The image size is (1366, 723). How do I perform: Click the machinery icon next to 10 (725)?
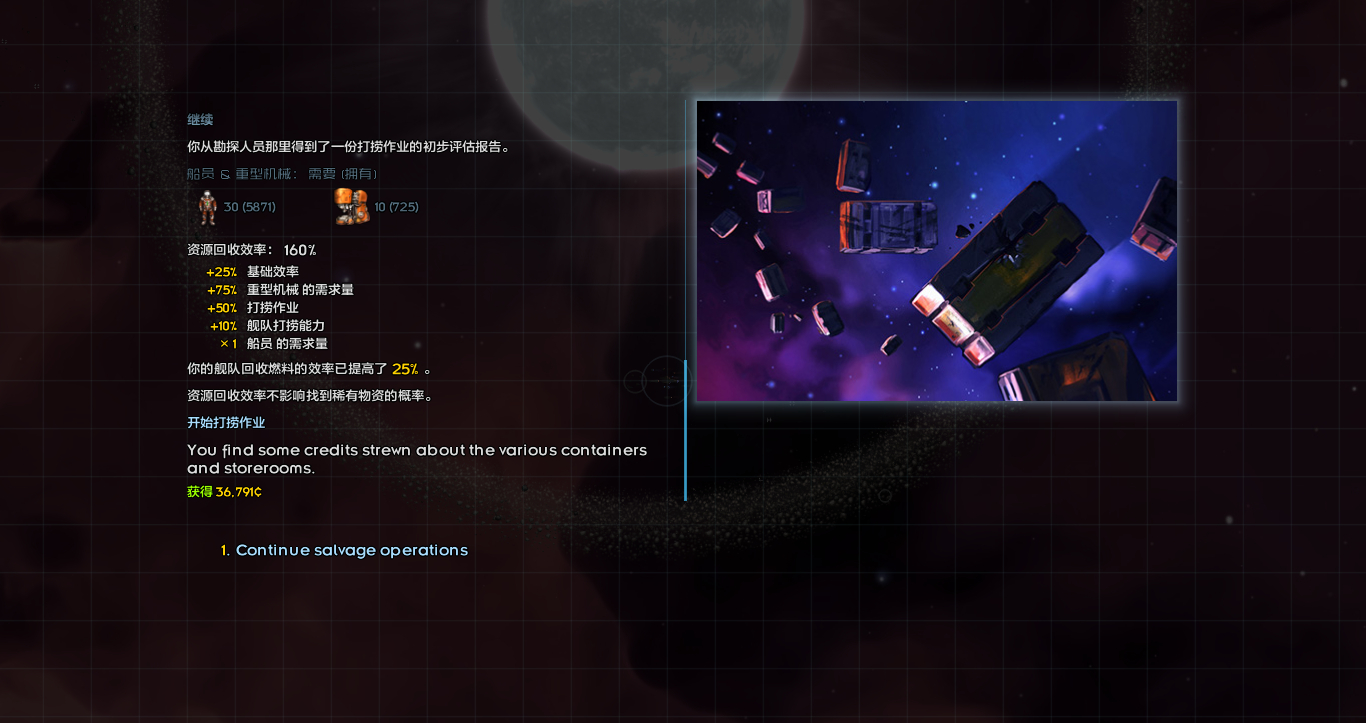[352, 206]
